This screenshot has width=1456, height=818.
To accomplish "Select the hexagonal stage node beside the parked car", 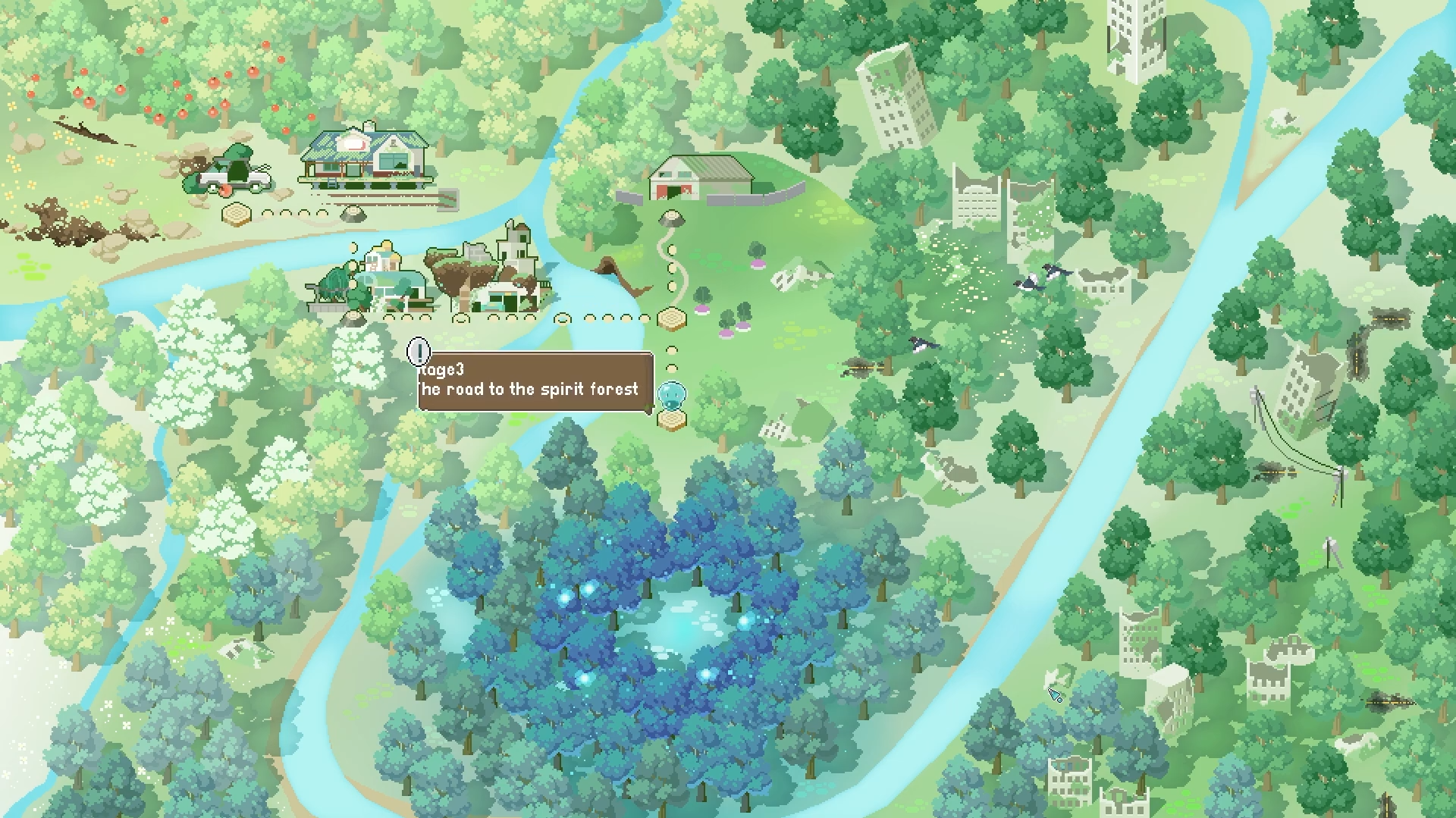I will tap(237, 215).
